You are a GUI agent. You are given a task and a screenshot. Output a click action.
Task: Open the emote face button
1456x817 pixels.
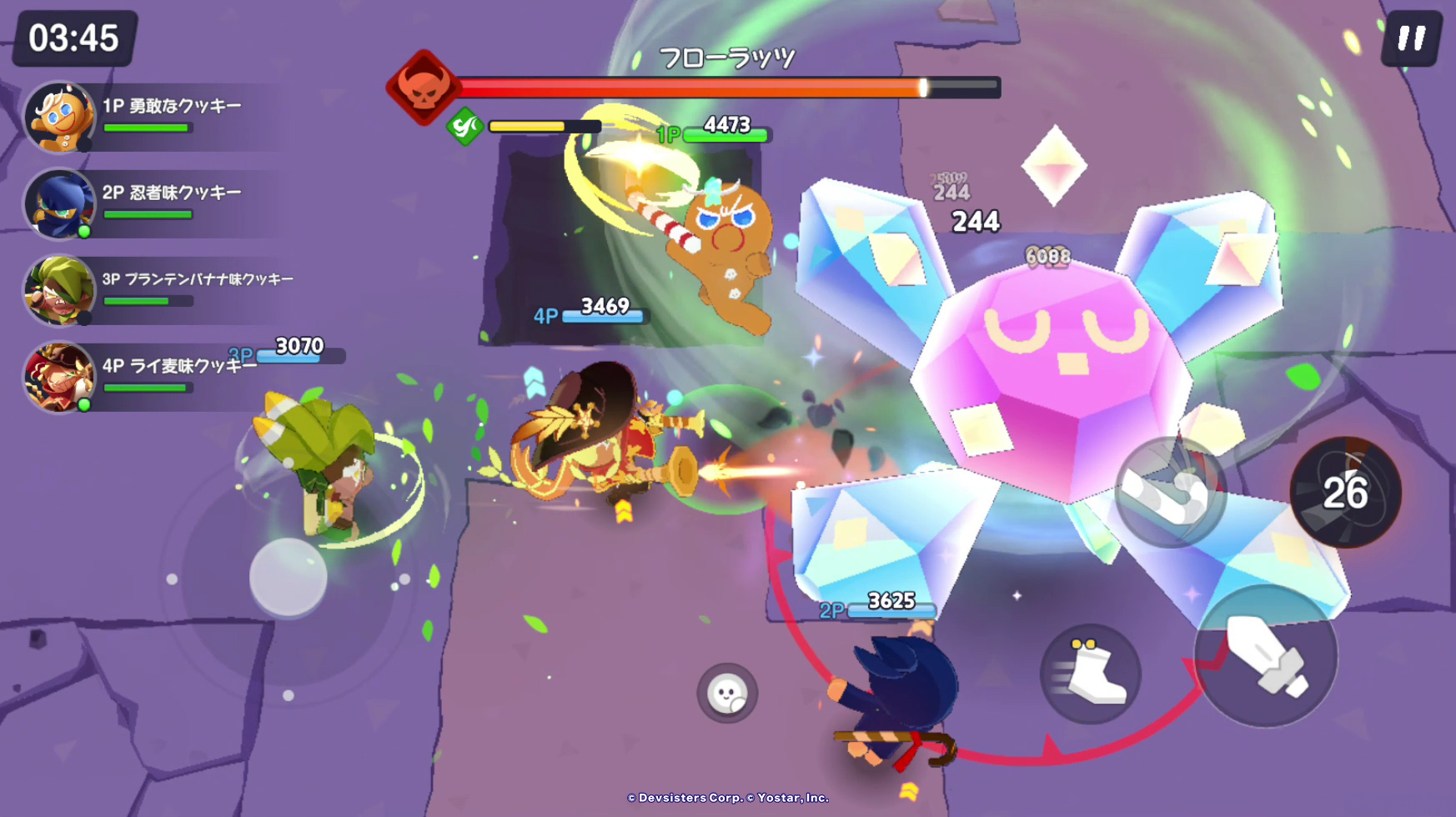[x=727, y=693]
